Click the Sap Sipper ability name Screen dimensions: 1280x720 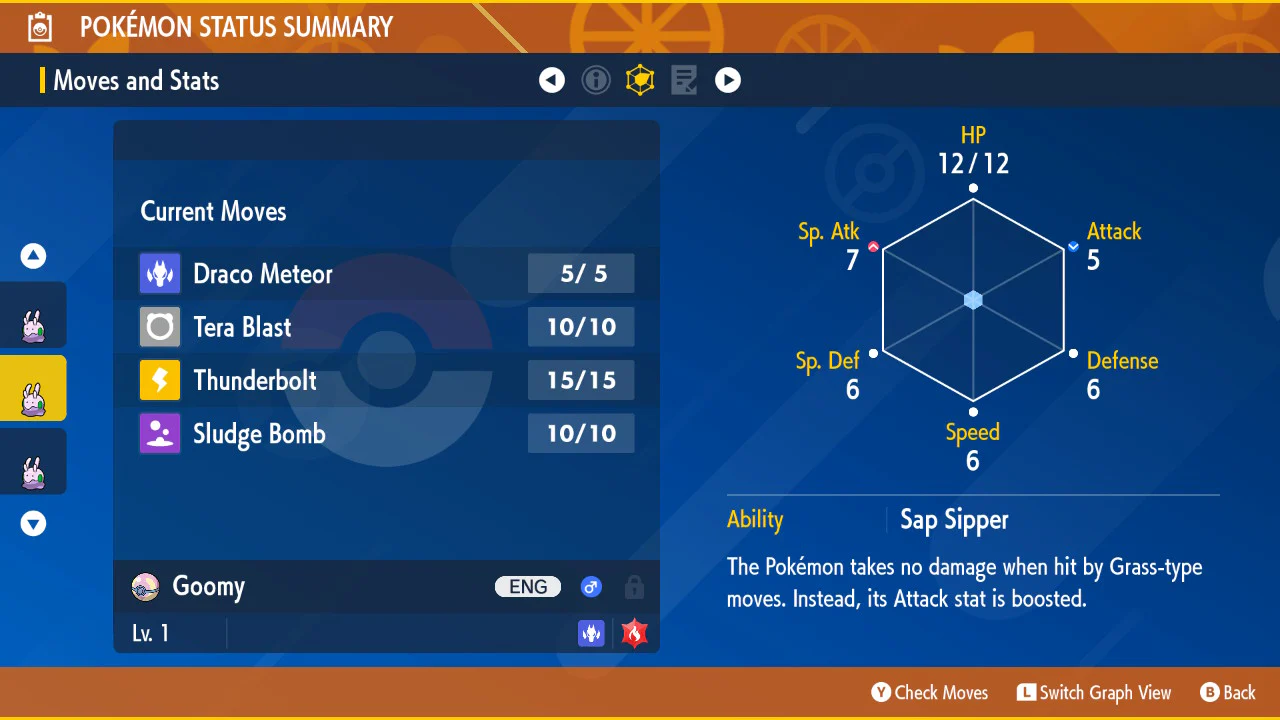tap(954, 520)
